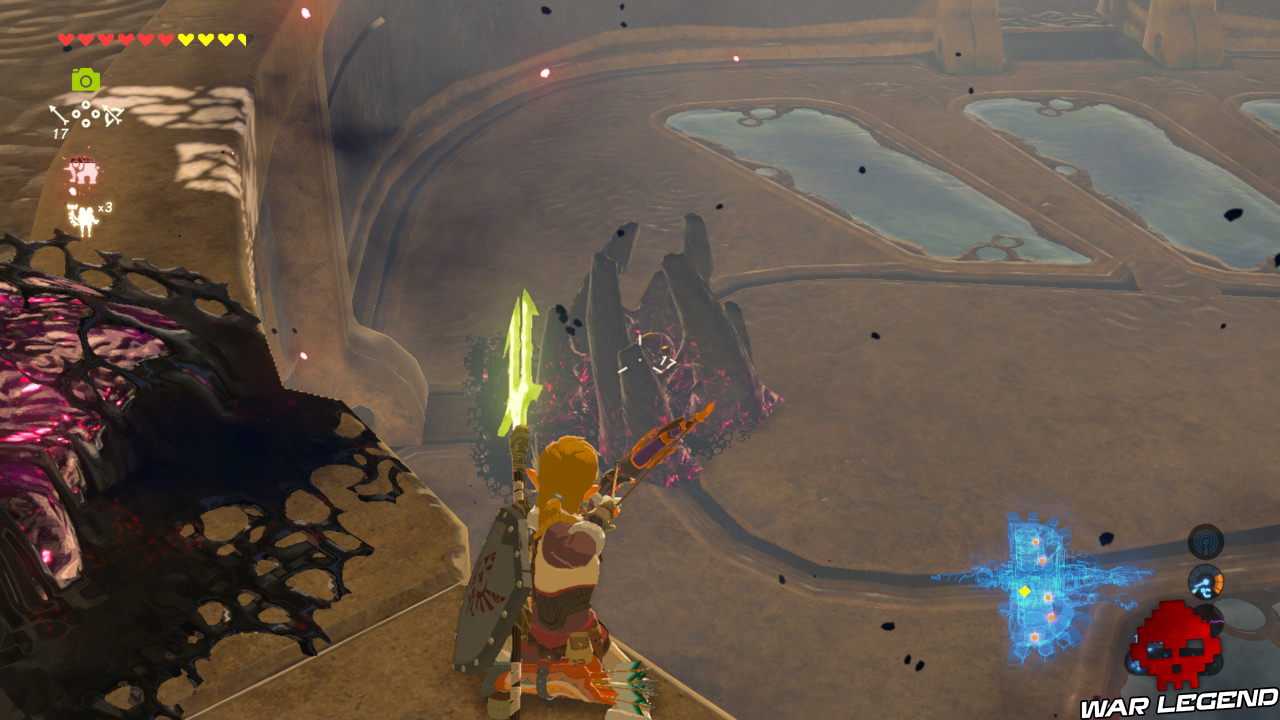Expand the circular ammo selector dots
Viewport: 1280px width, 720px height.
tap(85, 113)
